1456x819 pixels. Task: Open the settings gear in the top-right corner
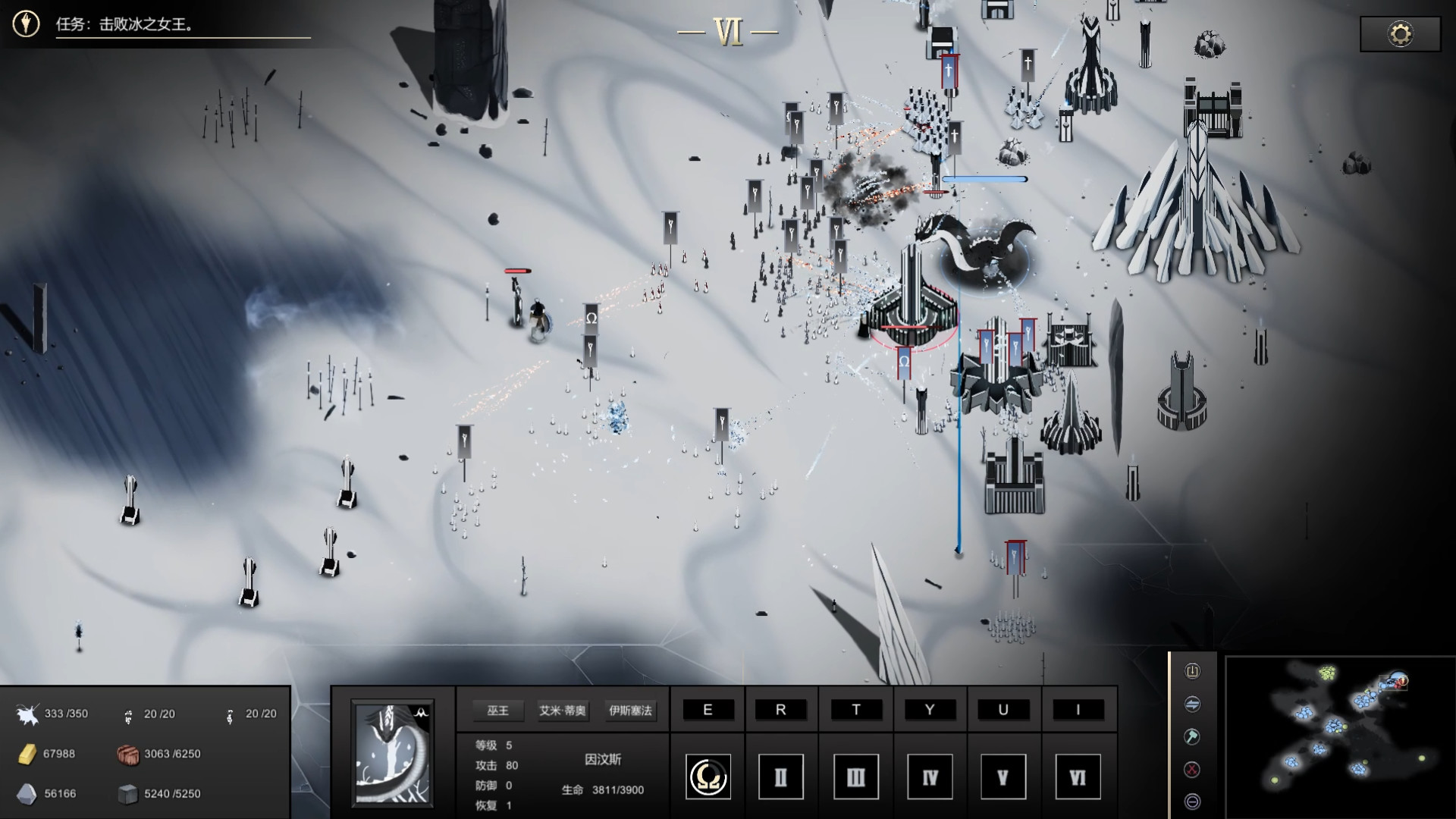pos(1399,33)
